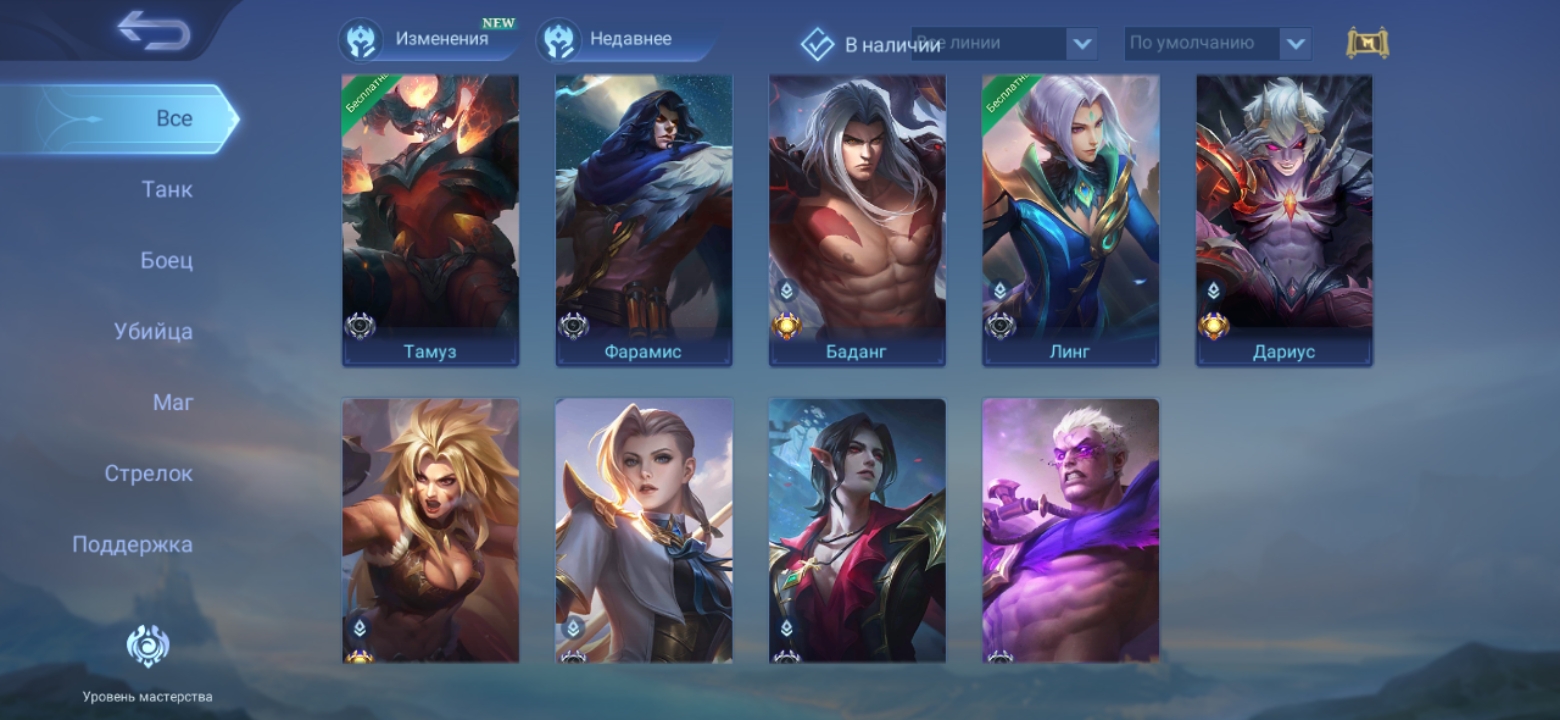Toggle the В наличии checkbox

point(818,44)
